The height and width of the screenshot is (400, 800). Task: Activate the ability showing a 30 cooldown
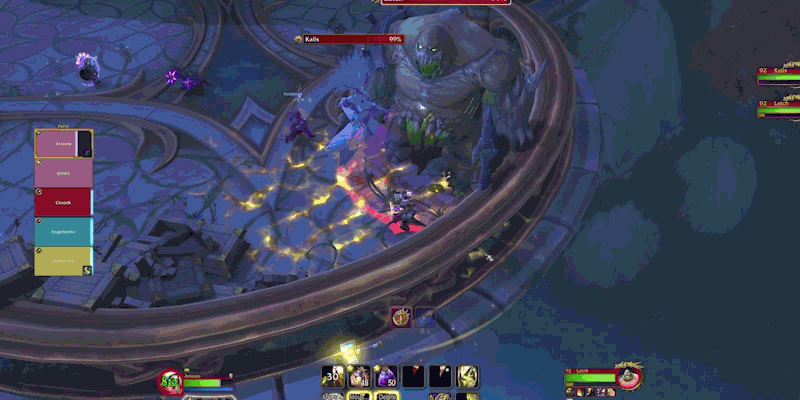(333, 377)
